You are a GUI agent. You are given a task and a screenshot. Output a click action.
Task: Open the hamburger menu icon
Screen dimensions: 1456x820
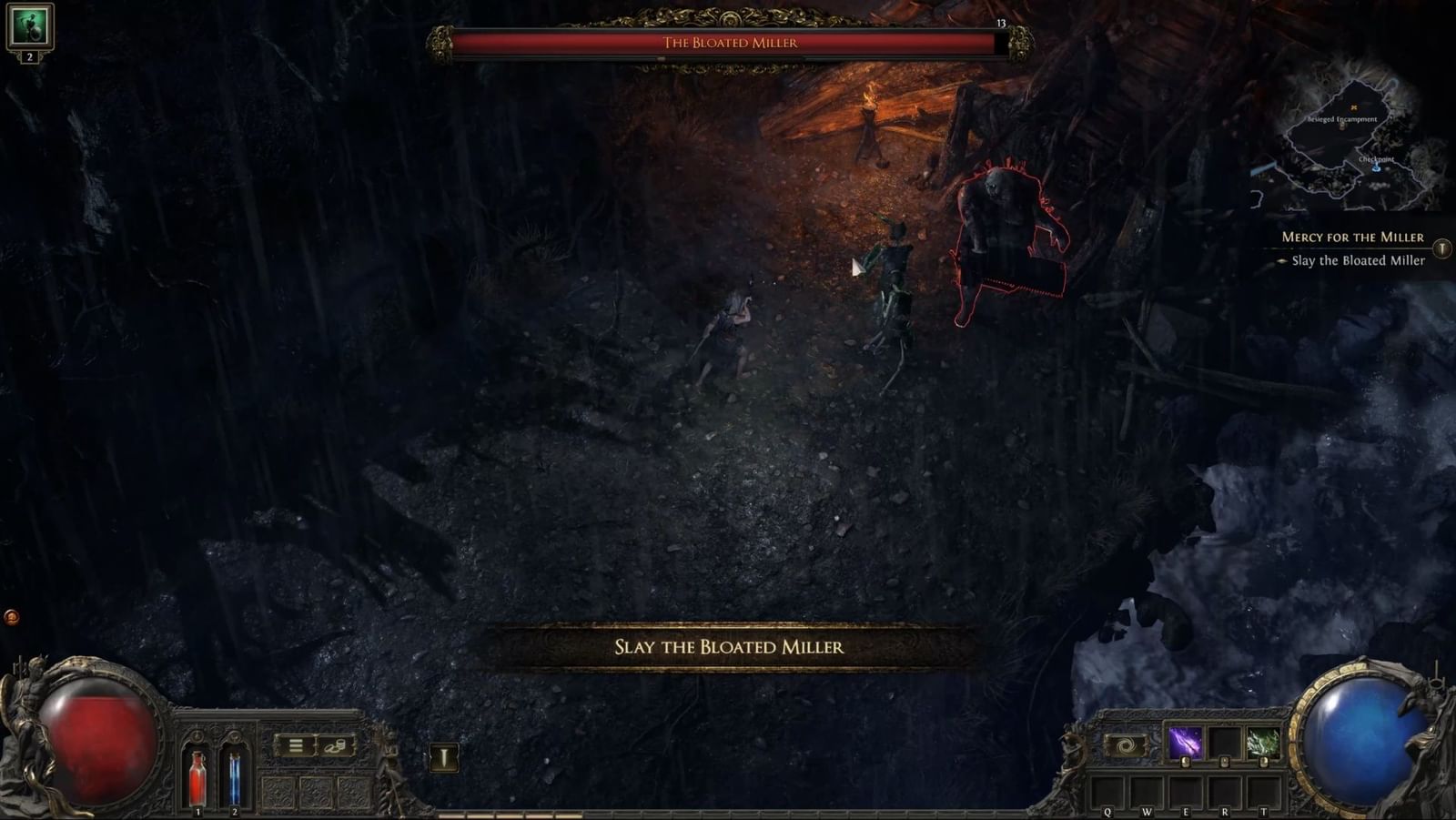296,747
